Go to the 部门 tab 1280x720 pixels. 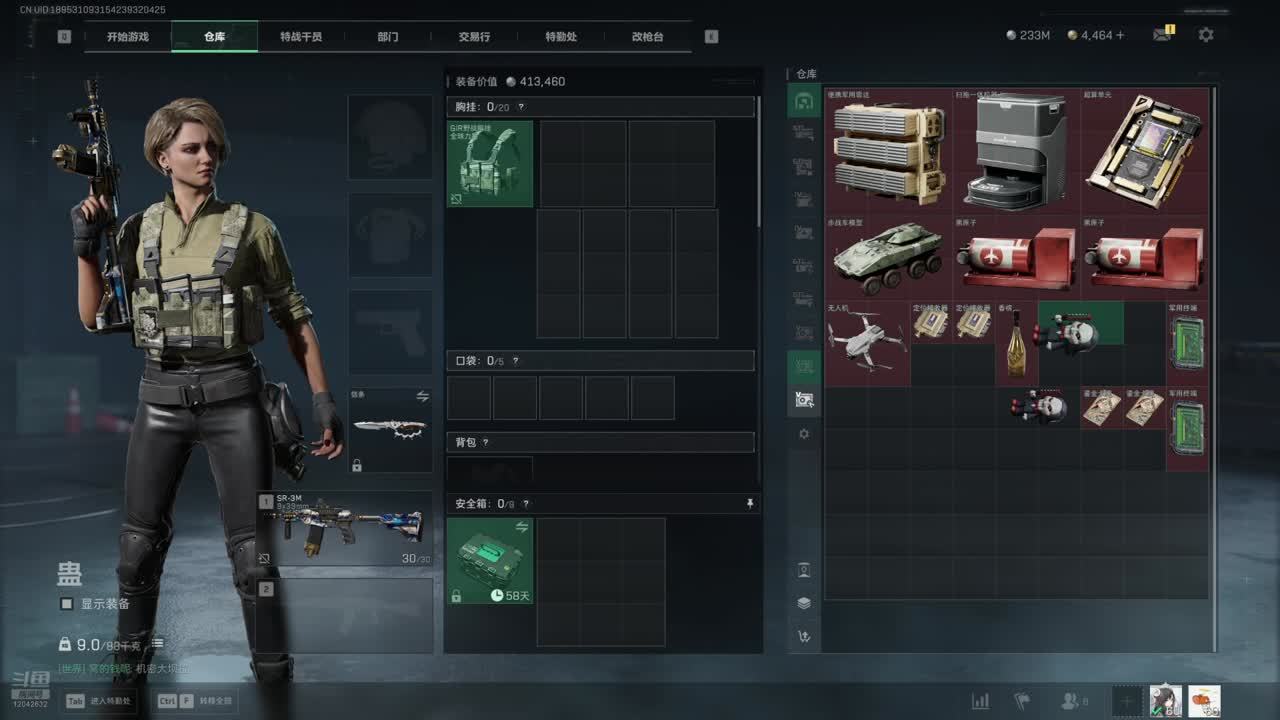388,37
